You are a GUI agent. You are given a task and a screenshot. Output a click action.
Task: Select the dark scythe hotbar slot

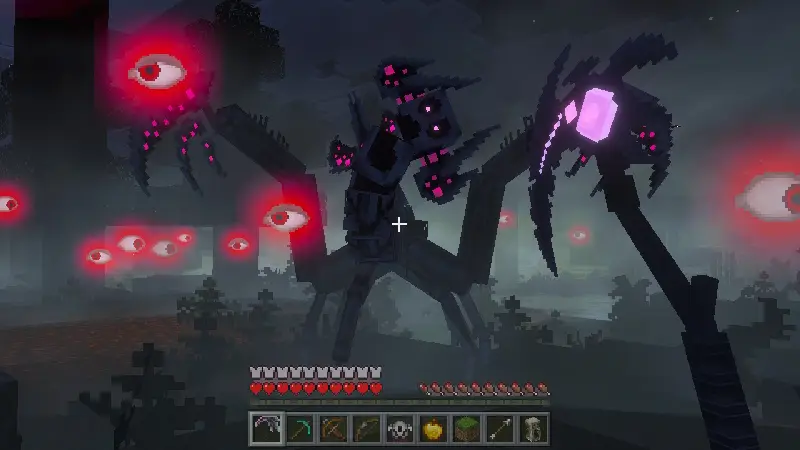point(265,427)
